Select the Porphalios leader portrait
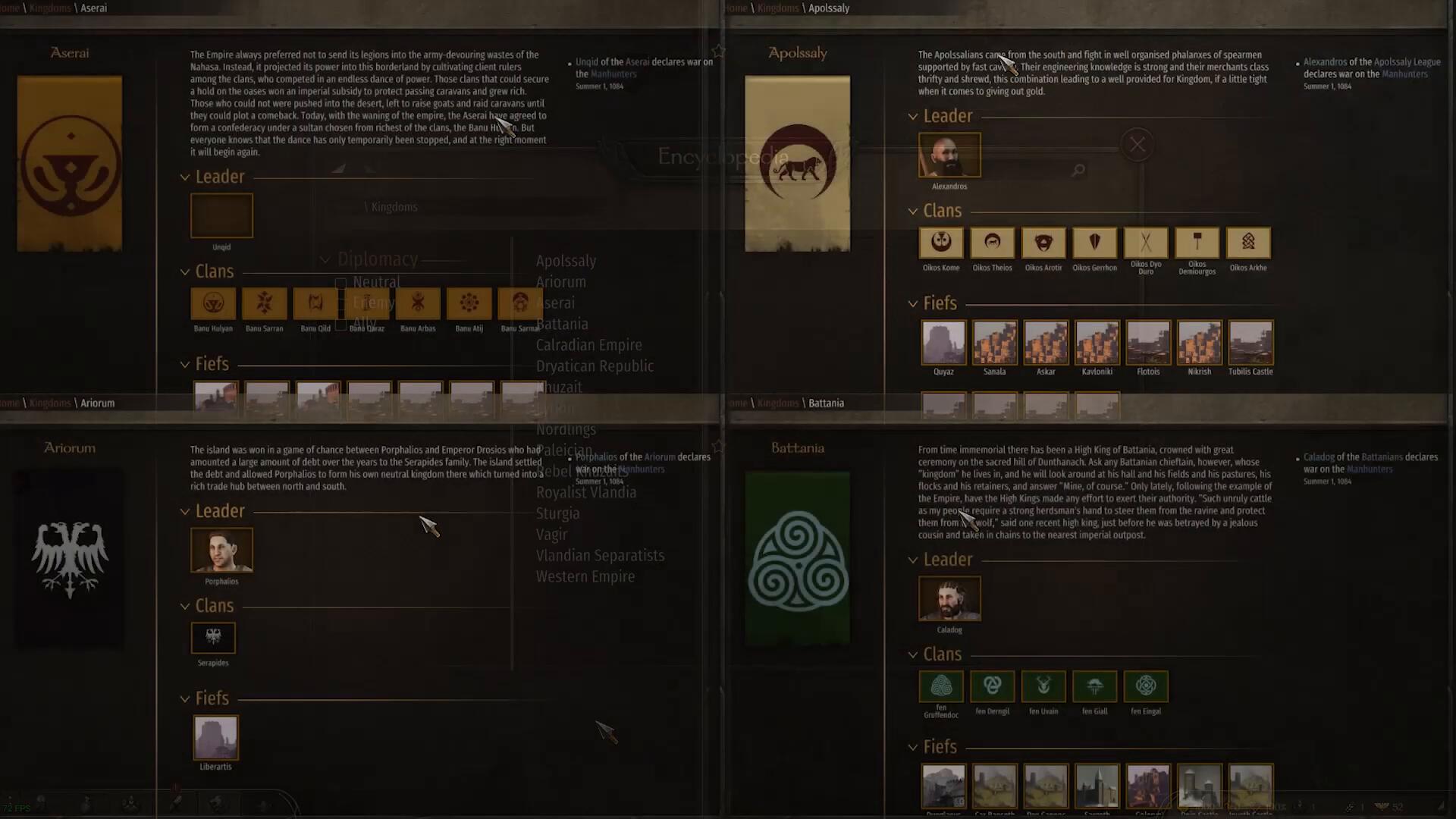The image size is (1456, 819). (221, 550)
